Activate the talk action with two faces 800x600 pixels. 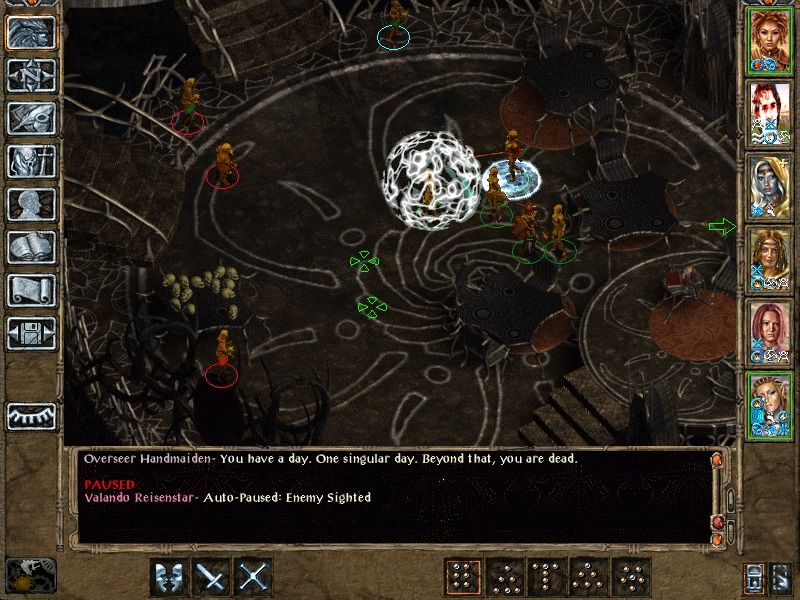[x=171, y=577]
